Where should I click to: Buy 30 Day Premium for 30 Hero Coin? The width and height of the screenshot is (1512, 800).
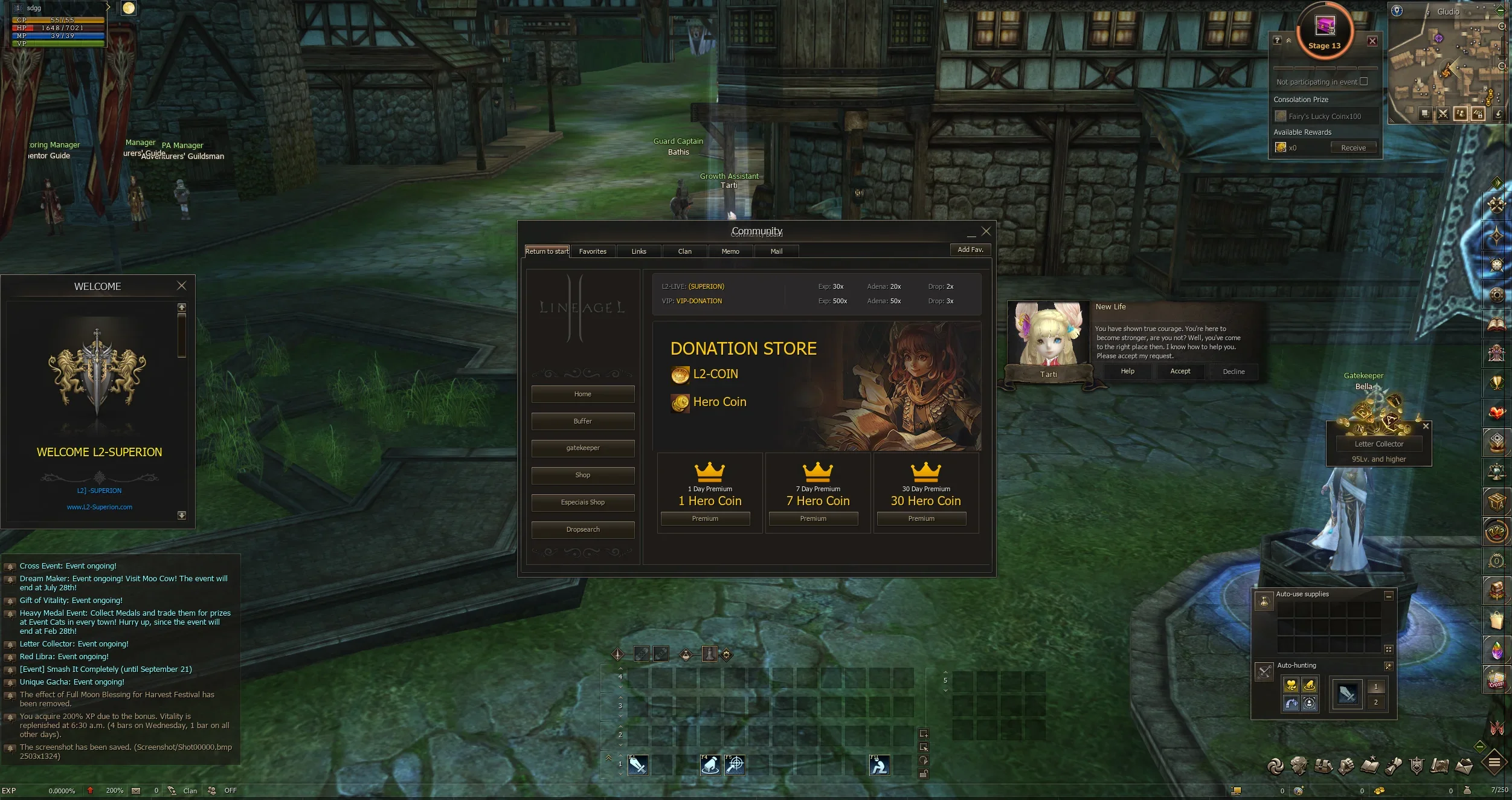click(x=921, y=518)
